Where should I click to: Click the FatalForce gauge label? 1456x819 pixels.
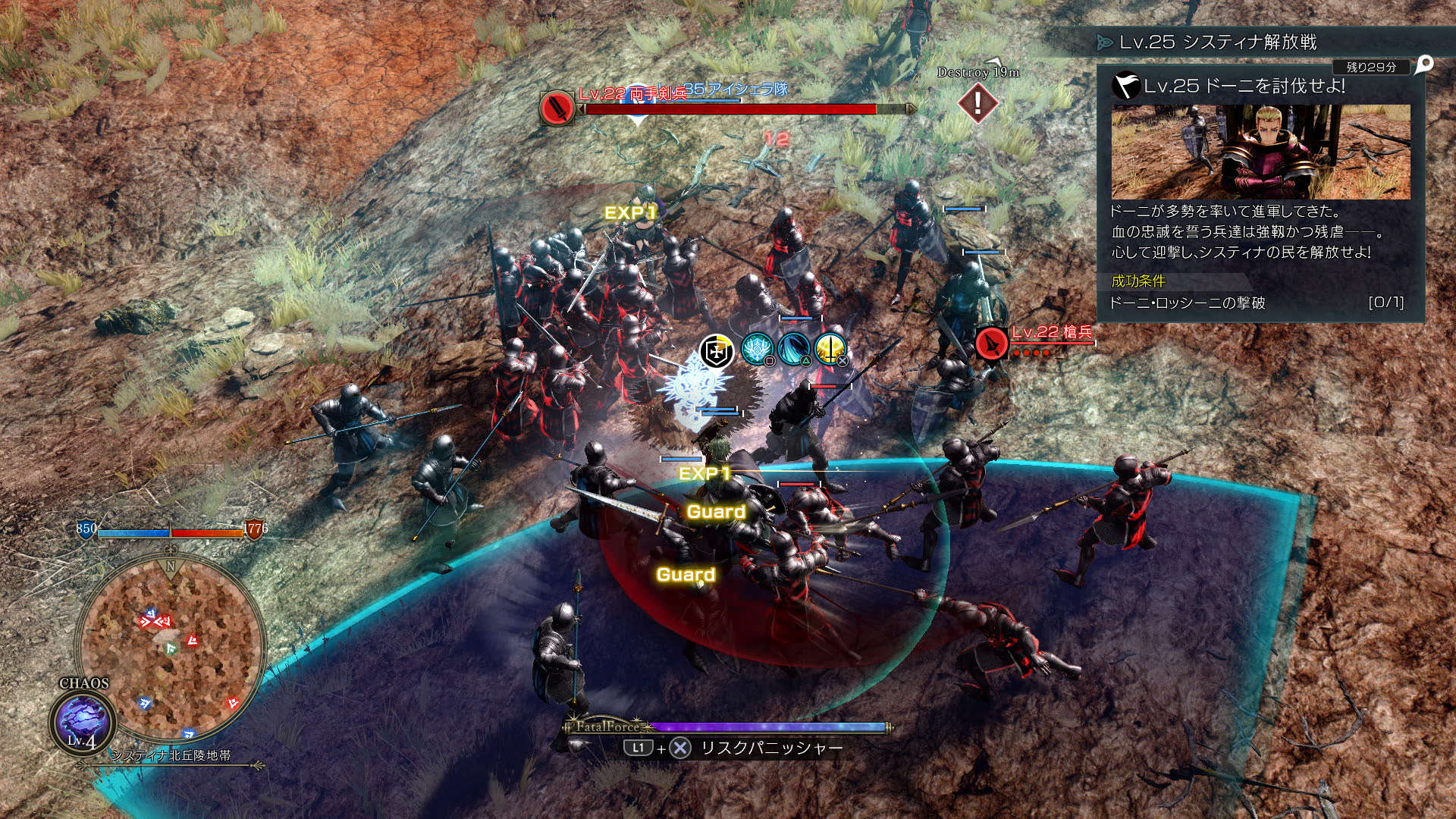pos(605,726)
